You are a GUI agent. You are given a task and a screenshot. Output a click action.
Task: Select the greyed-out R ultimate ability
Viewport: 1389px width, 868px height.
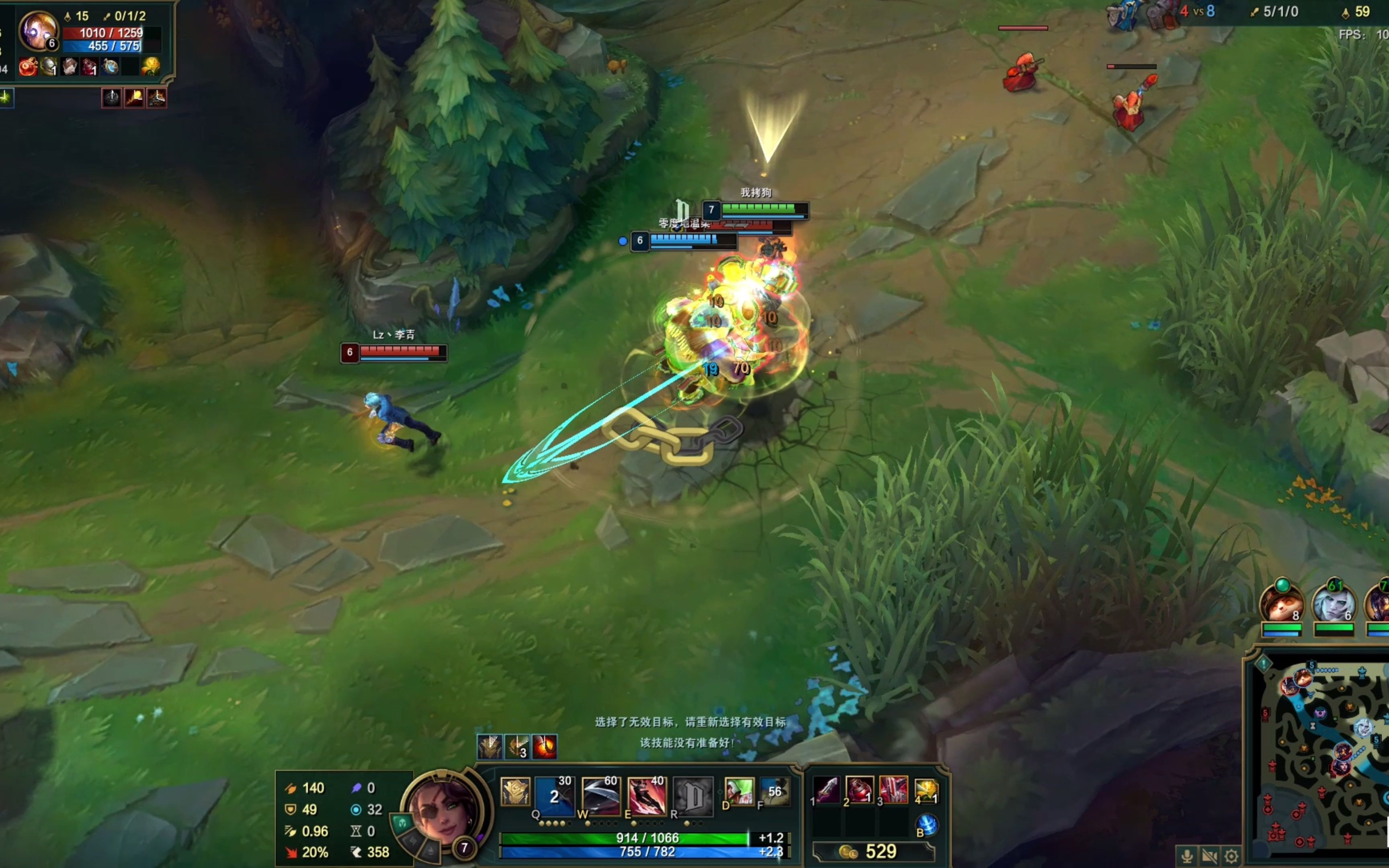coord(693,796)
